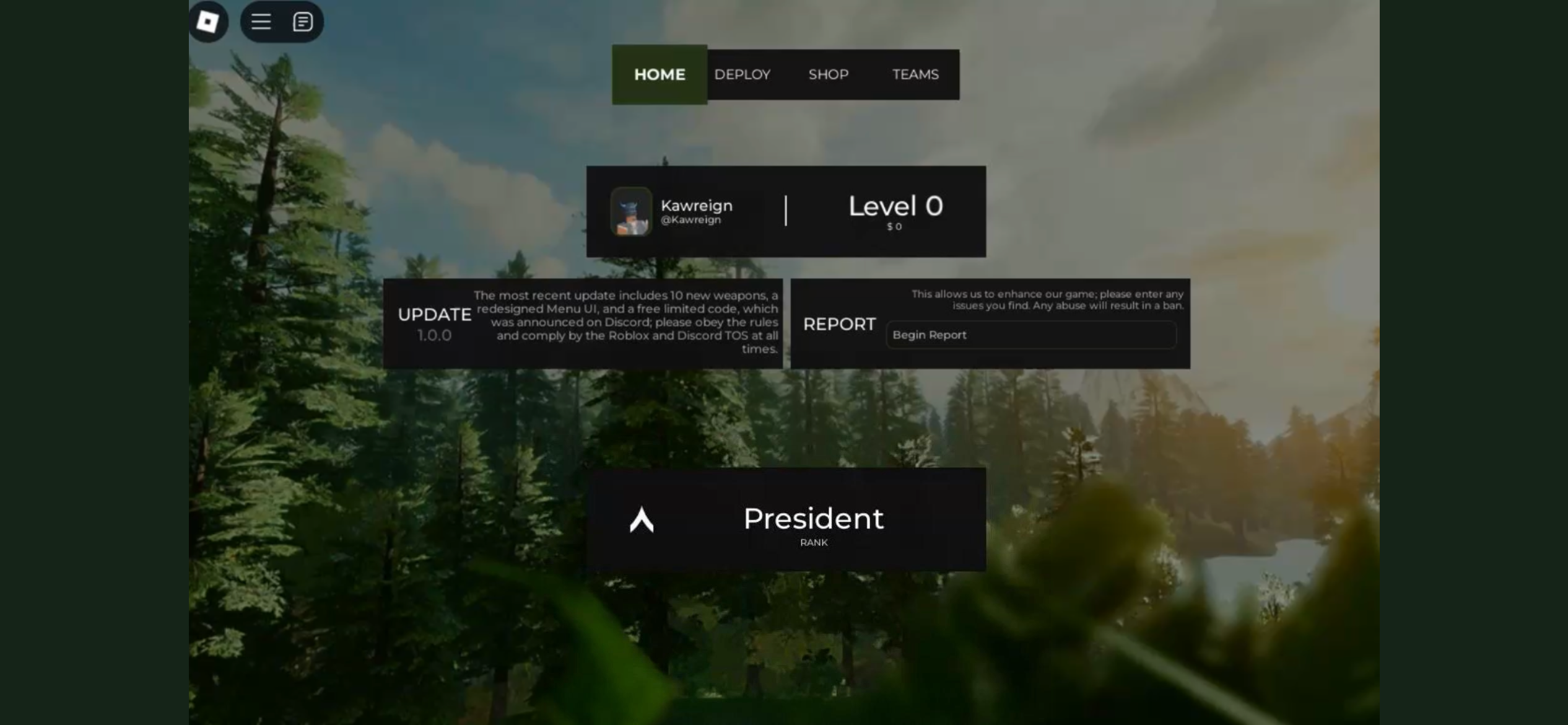The width and height of the screenshot is (1568, 725).
Task: Click the RANK label under President
Action: point(814,542)
